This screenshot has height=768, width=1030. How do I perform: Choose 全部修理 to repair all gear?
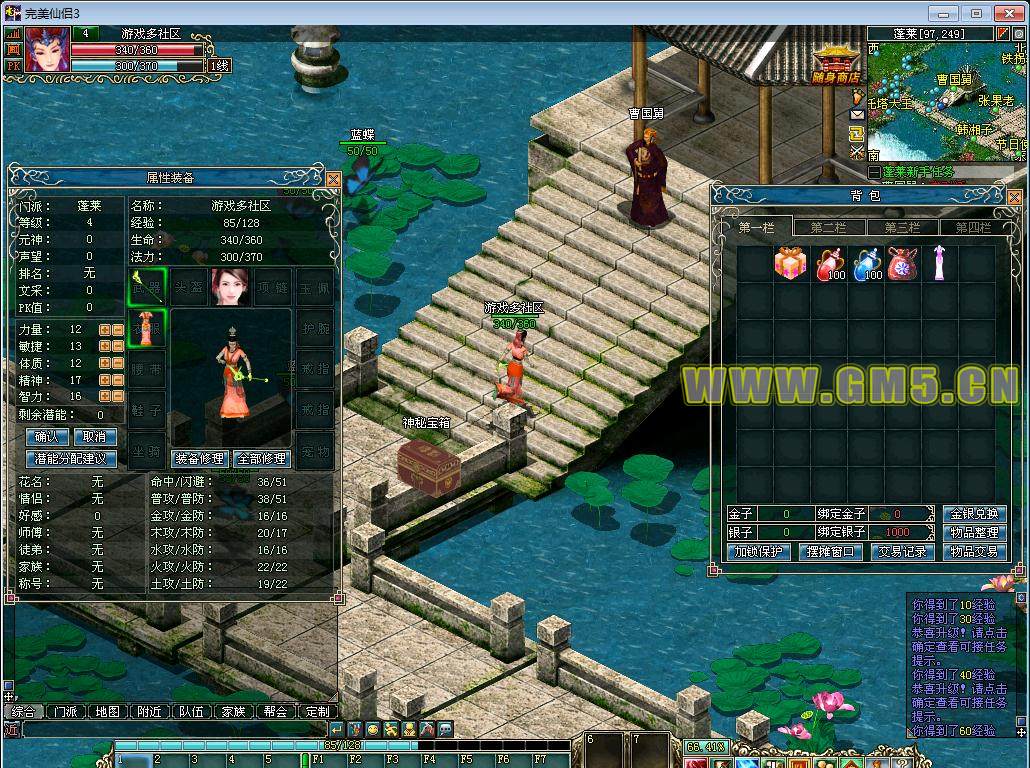261,459
